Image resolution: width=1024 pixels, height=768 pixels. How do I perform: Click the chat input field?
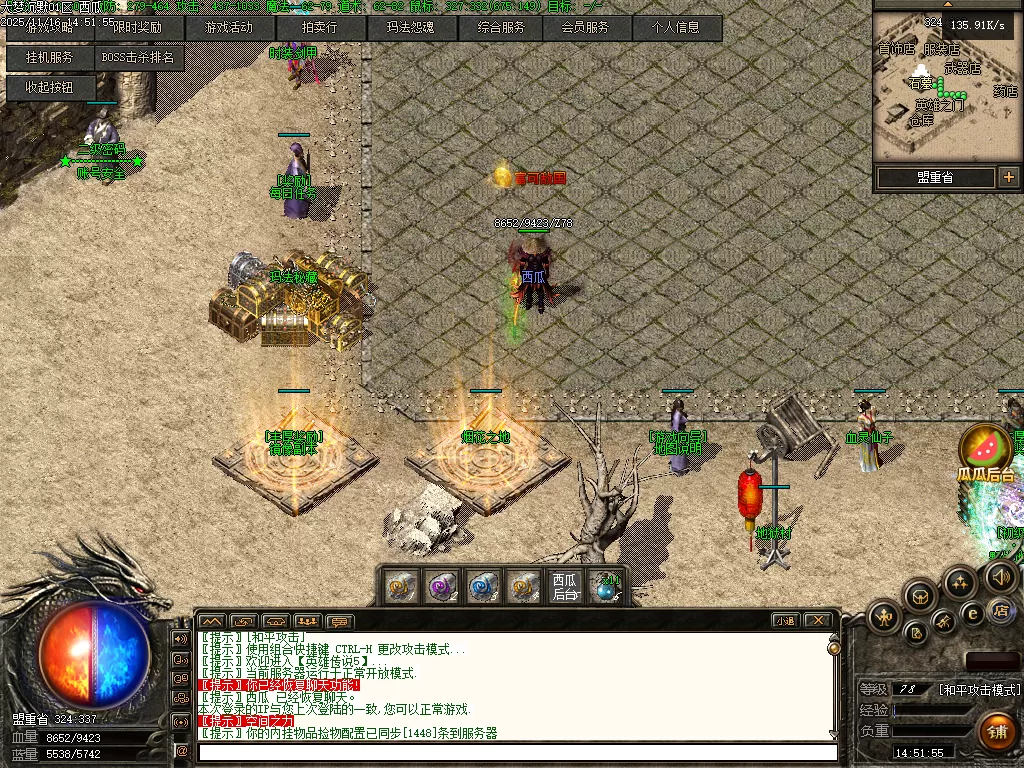coord(515,751)
